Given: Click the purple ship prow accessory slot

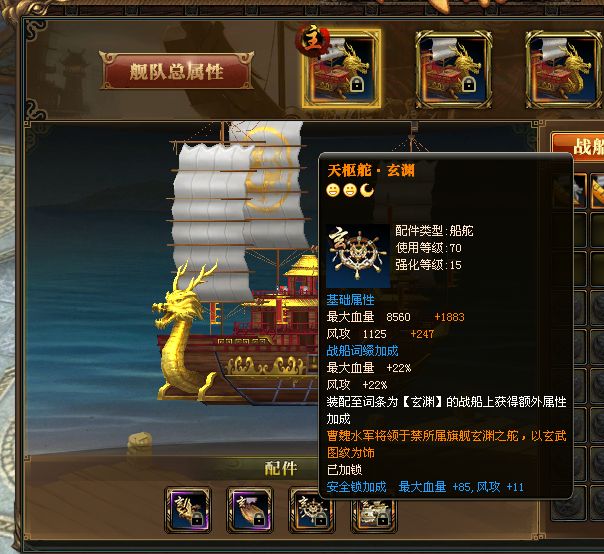Looking at the screenshot, I should tap(250, 508).
